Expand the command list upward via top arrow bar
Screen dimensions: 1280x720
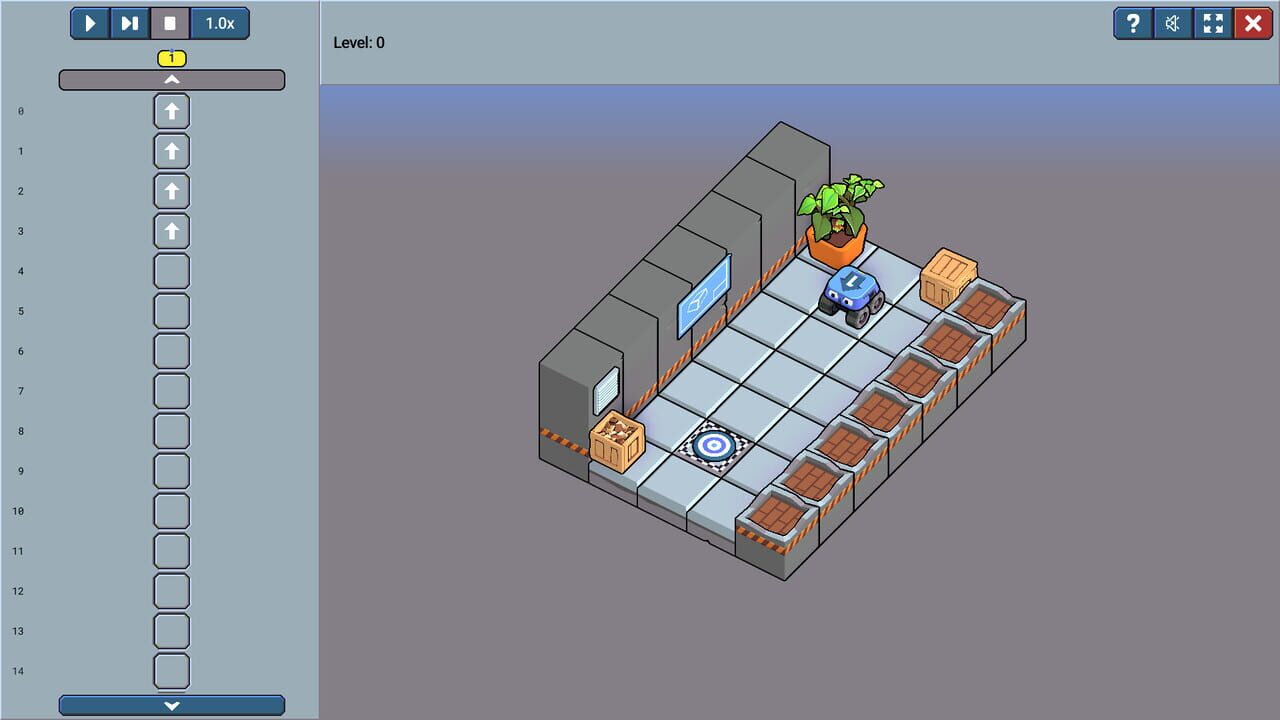(171, 80)
